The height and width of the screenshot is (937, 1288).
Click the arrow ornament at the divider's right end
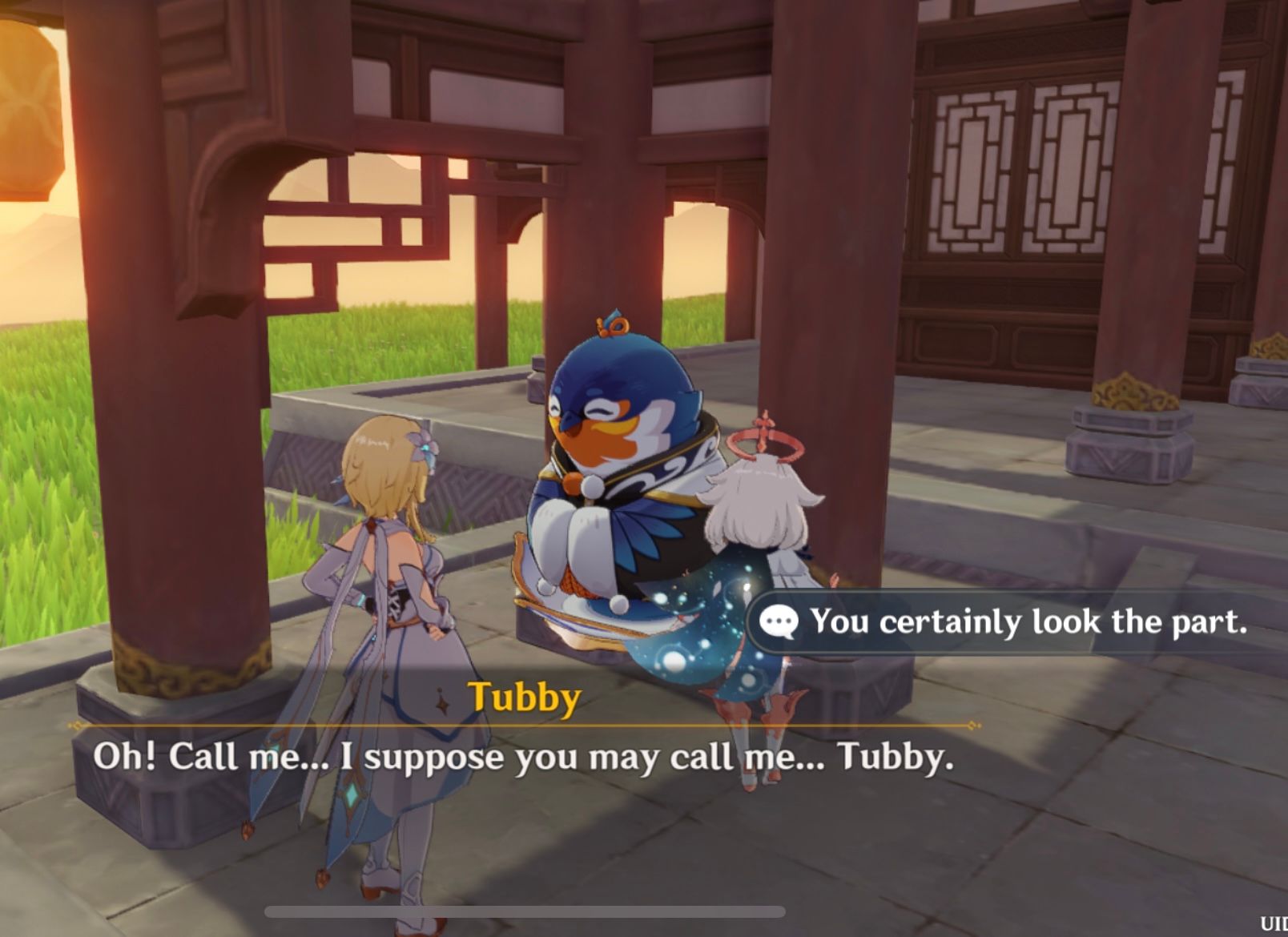tap(972, 726)
